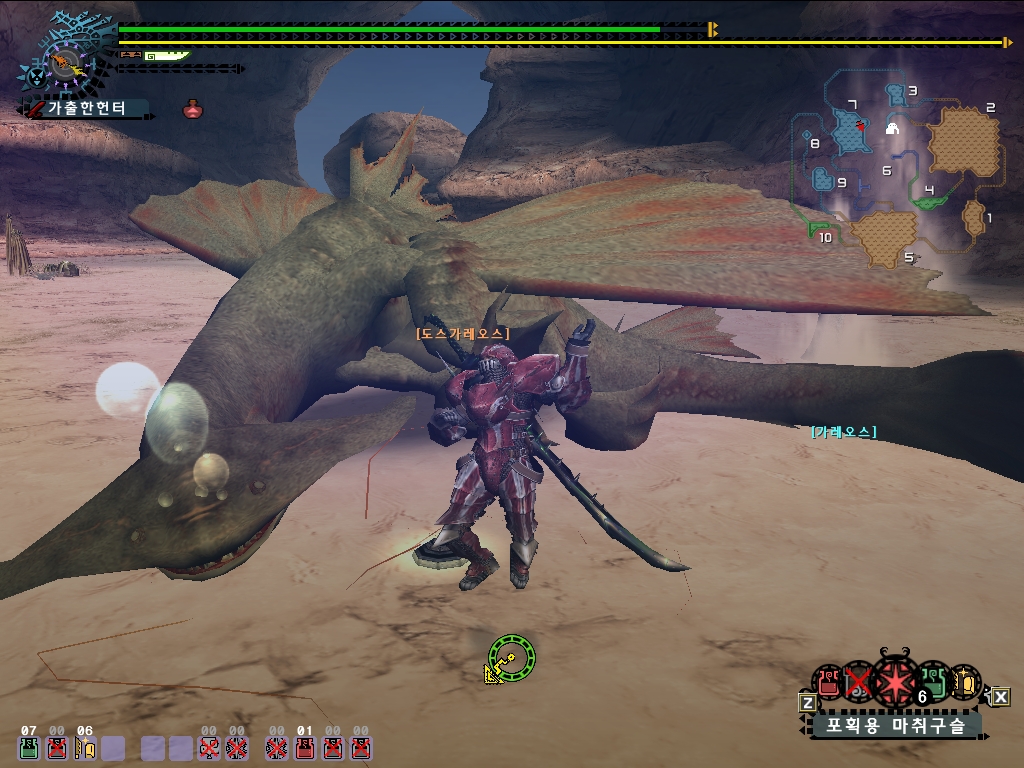This screenshot has height=768, width=1024.
Task: Click the white base camp marker on minimap
Action: point(893,128)
